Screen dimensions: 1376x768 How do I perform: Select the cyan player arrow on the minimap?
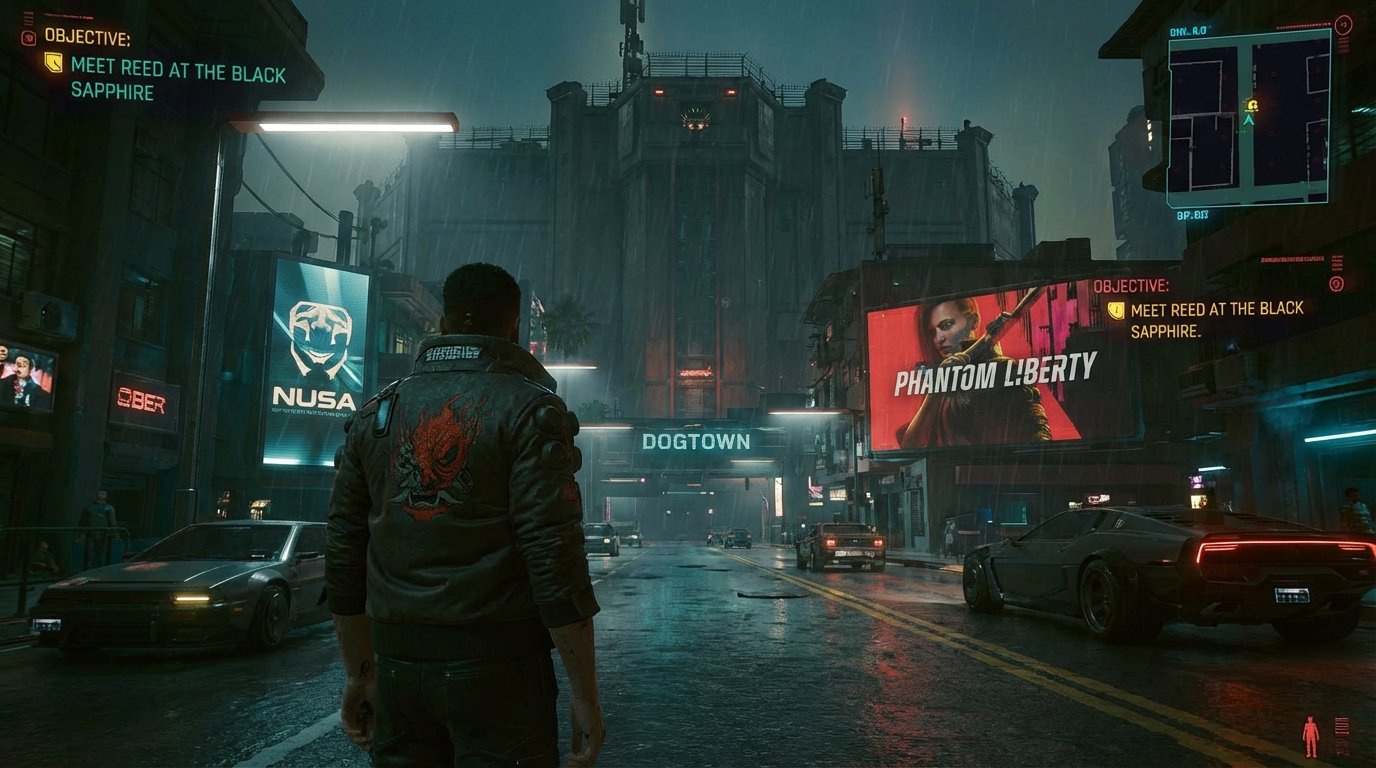1248,119
